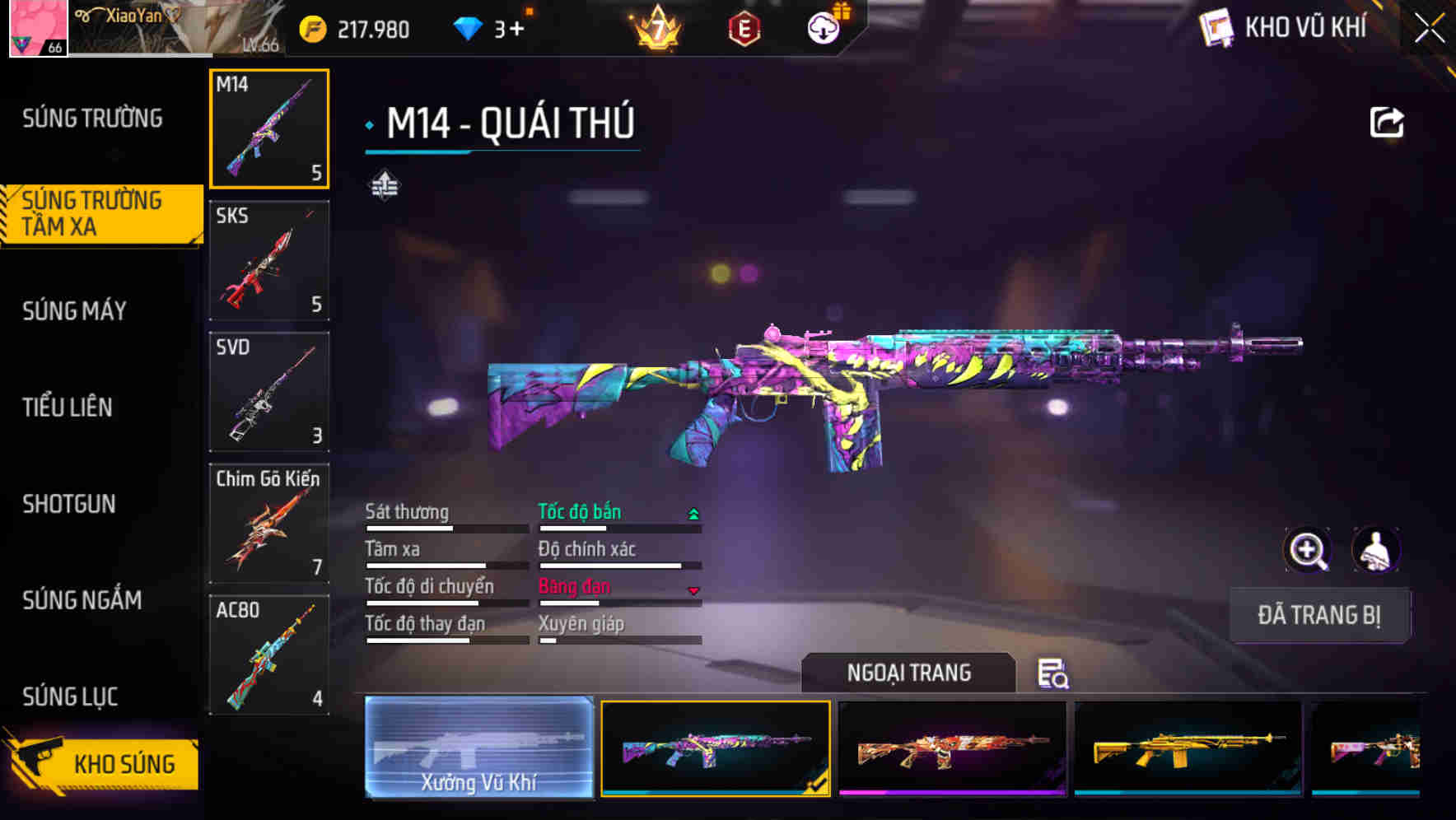Choose the AC80 weapon tile

tap(269, 655)
